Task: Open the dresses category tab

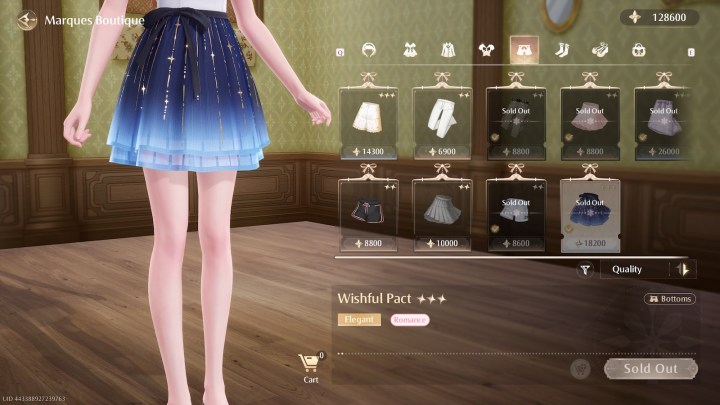Action: (410, 49)
